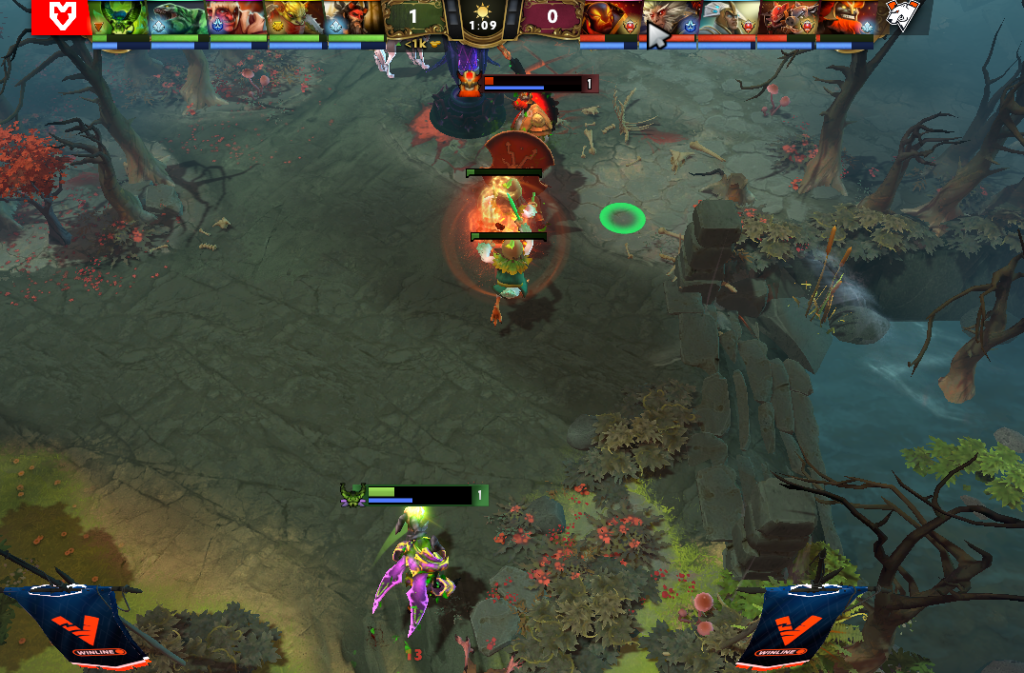Select the horned-helmet Beastmaster portrait
1024x673 pixels.
point(354,17)
